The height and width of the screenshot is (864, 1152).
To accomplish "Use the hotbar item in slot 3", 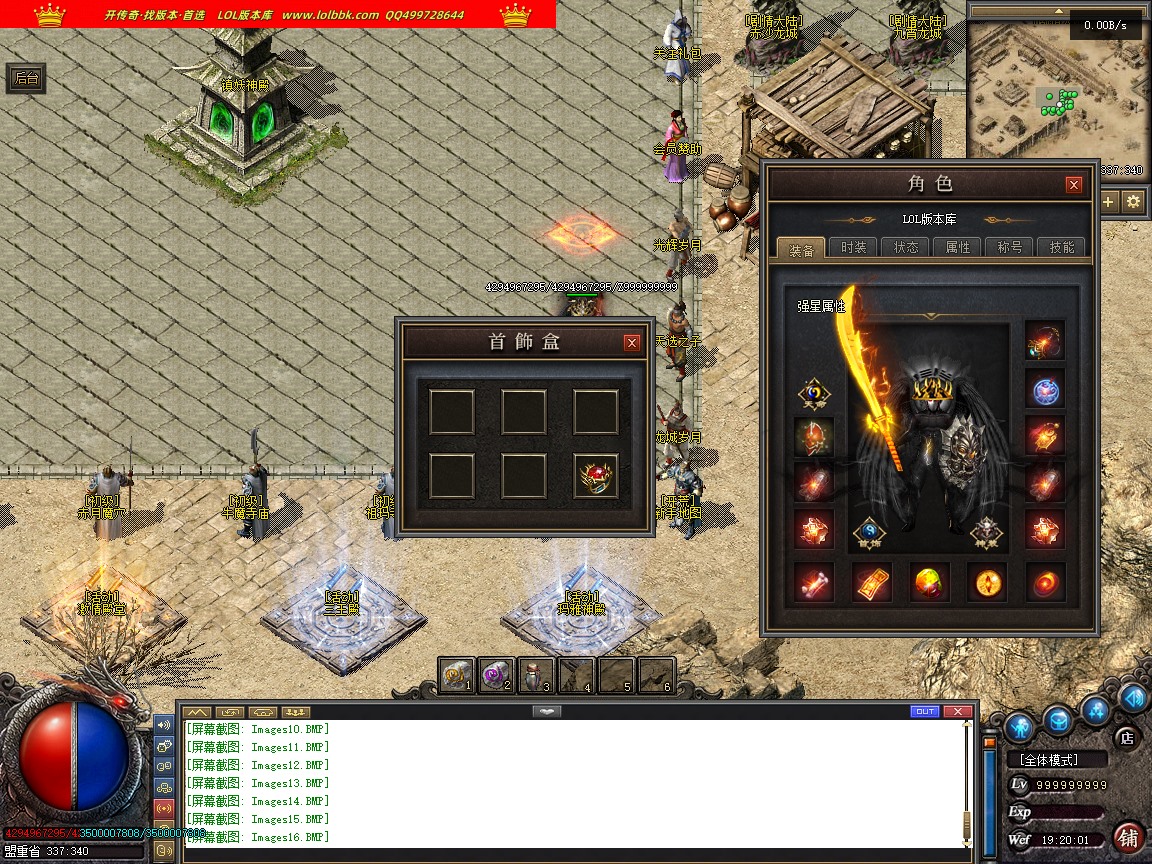I will (x=536, y=675).
